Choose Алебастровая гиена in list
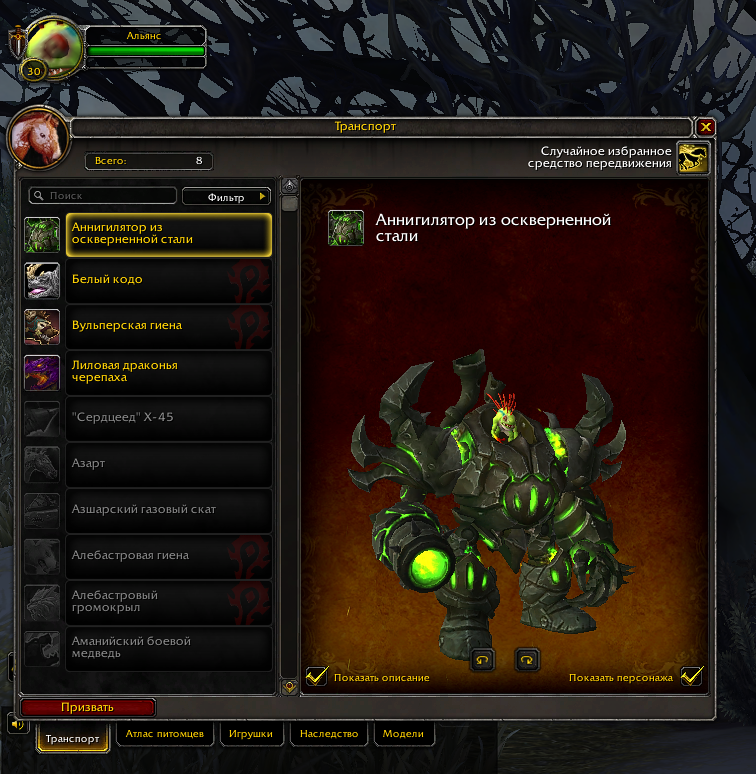The height and width of the screenshot is (774, 756). pos(170,556)
